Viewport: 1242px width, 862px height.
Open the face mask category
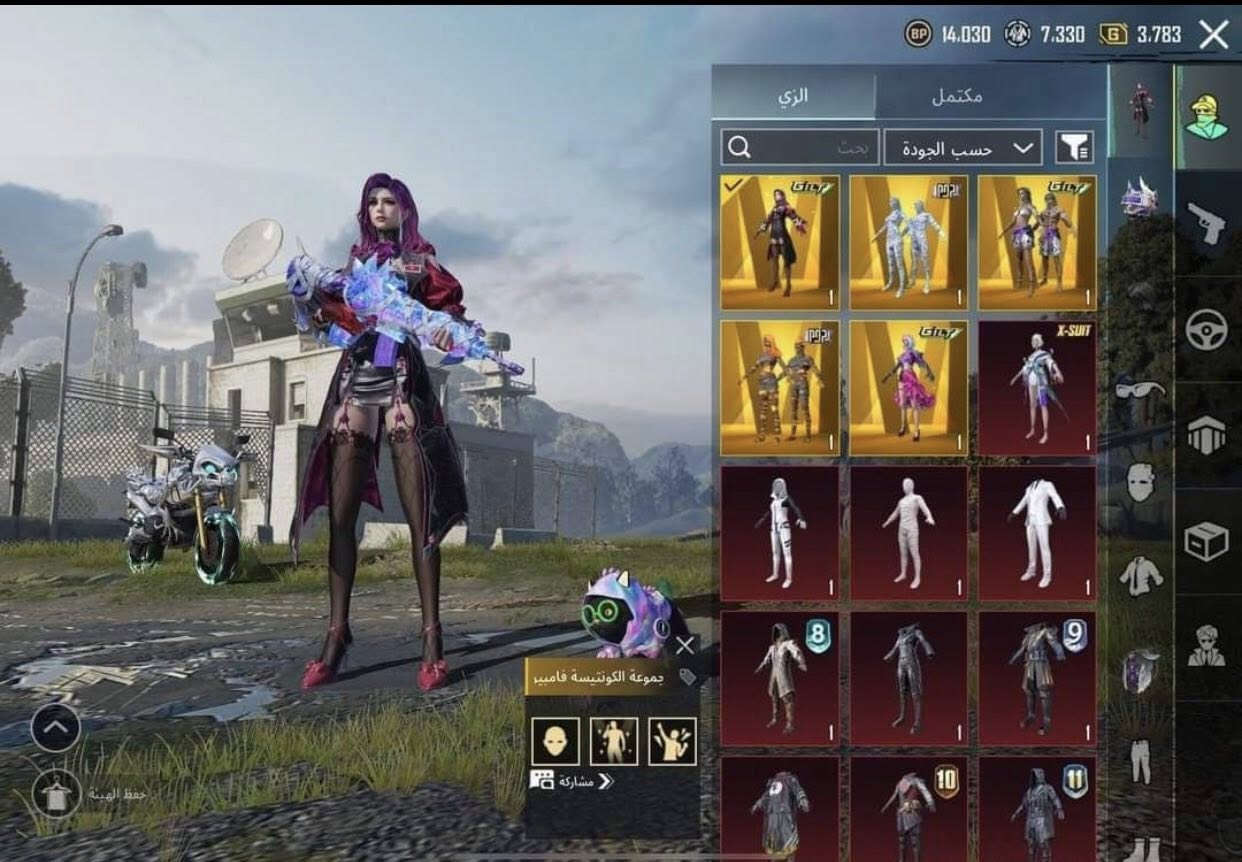1141,482
